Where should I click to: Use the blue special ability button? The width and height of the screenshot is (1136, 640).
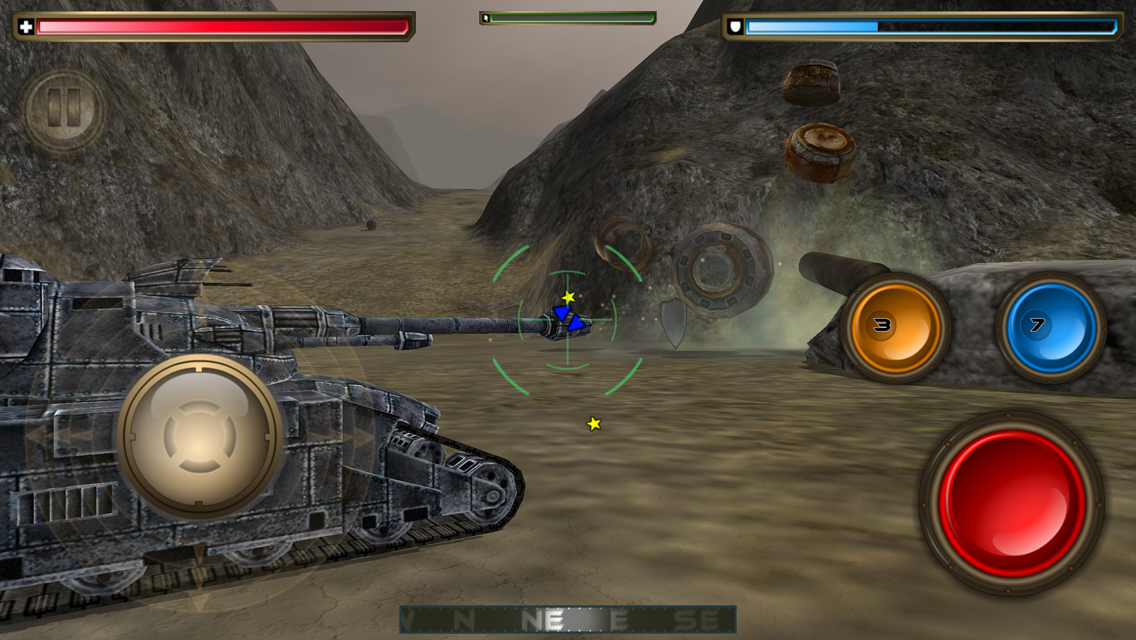pos(1050,327)
